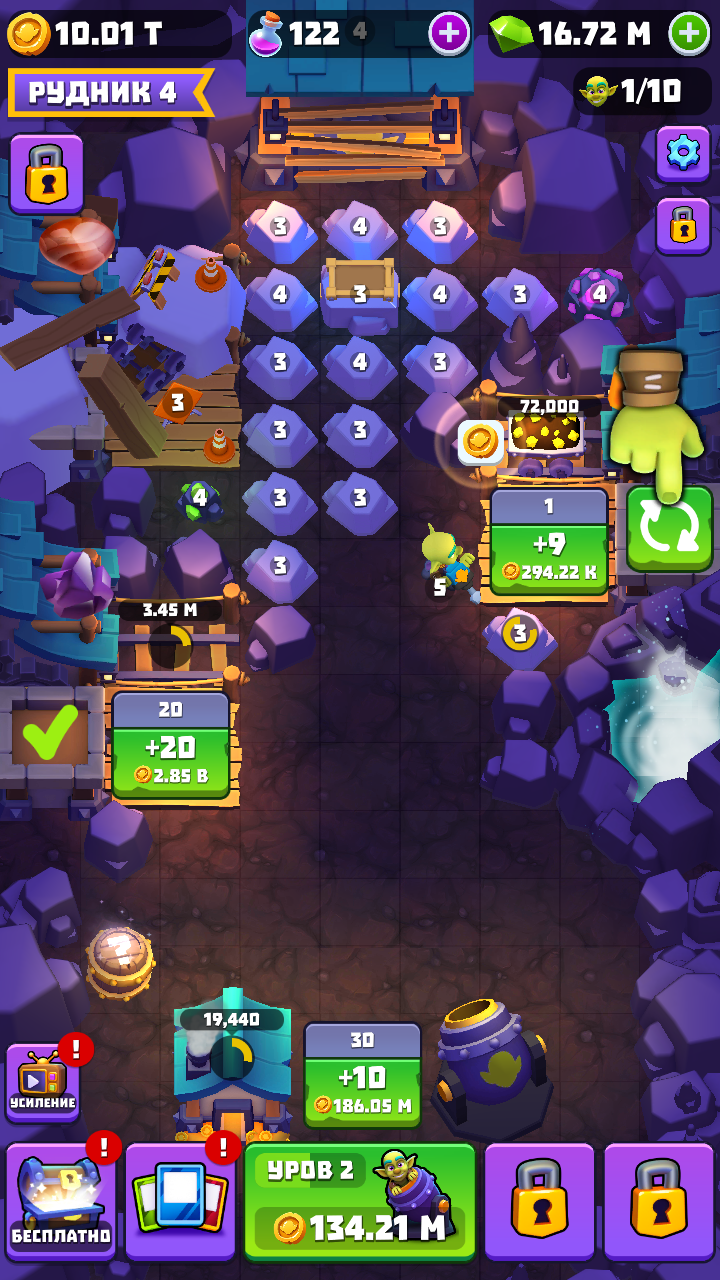Image resolution: width=720 pixels, height=1280 pixels.
Task: Collect the coin bubble by the mine cart
Action: coord(480,442)
